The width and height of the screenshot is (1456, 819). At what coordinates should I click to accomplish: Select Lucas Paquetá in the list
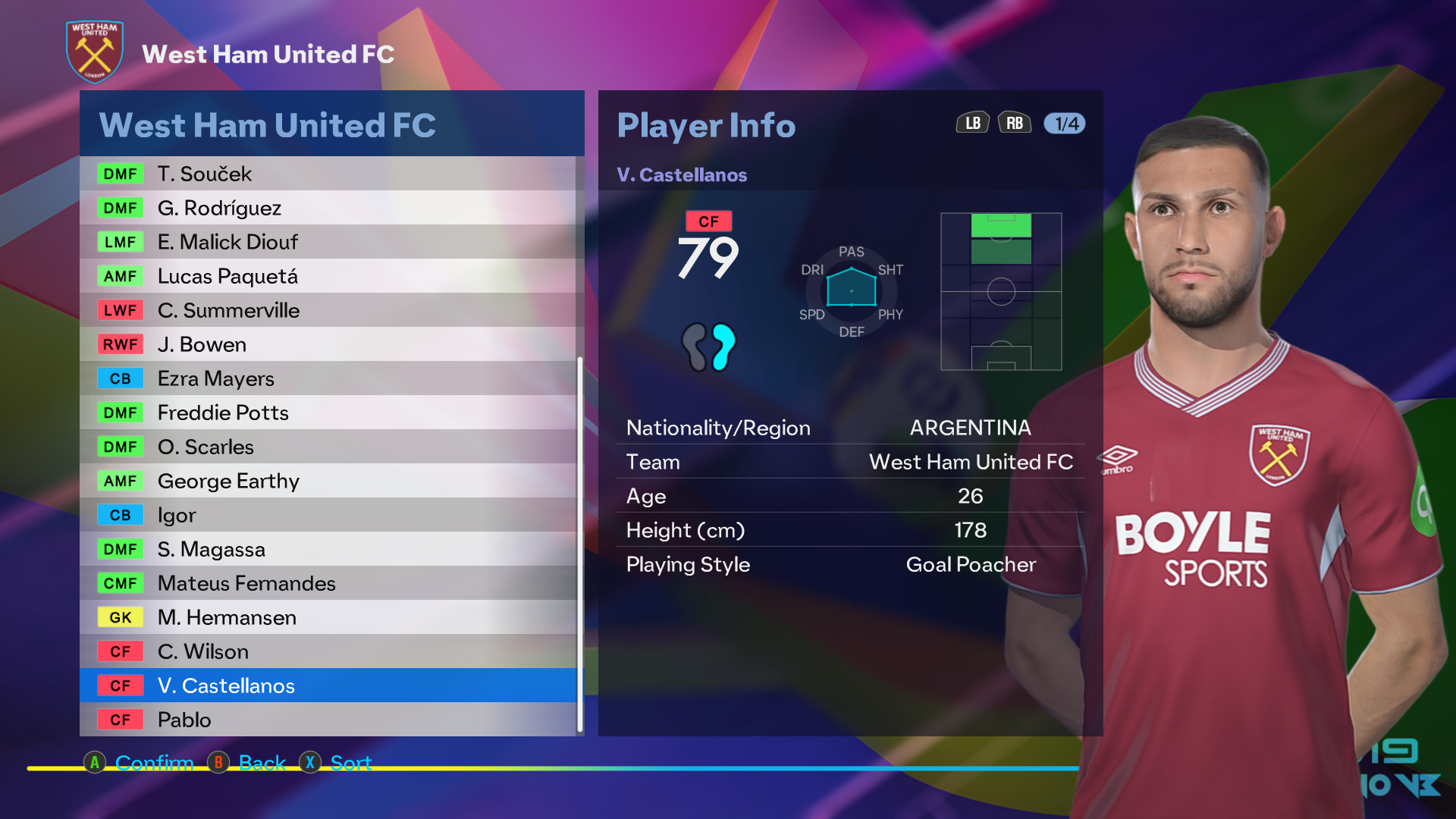click(328, 276)
